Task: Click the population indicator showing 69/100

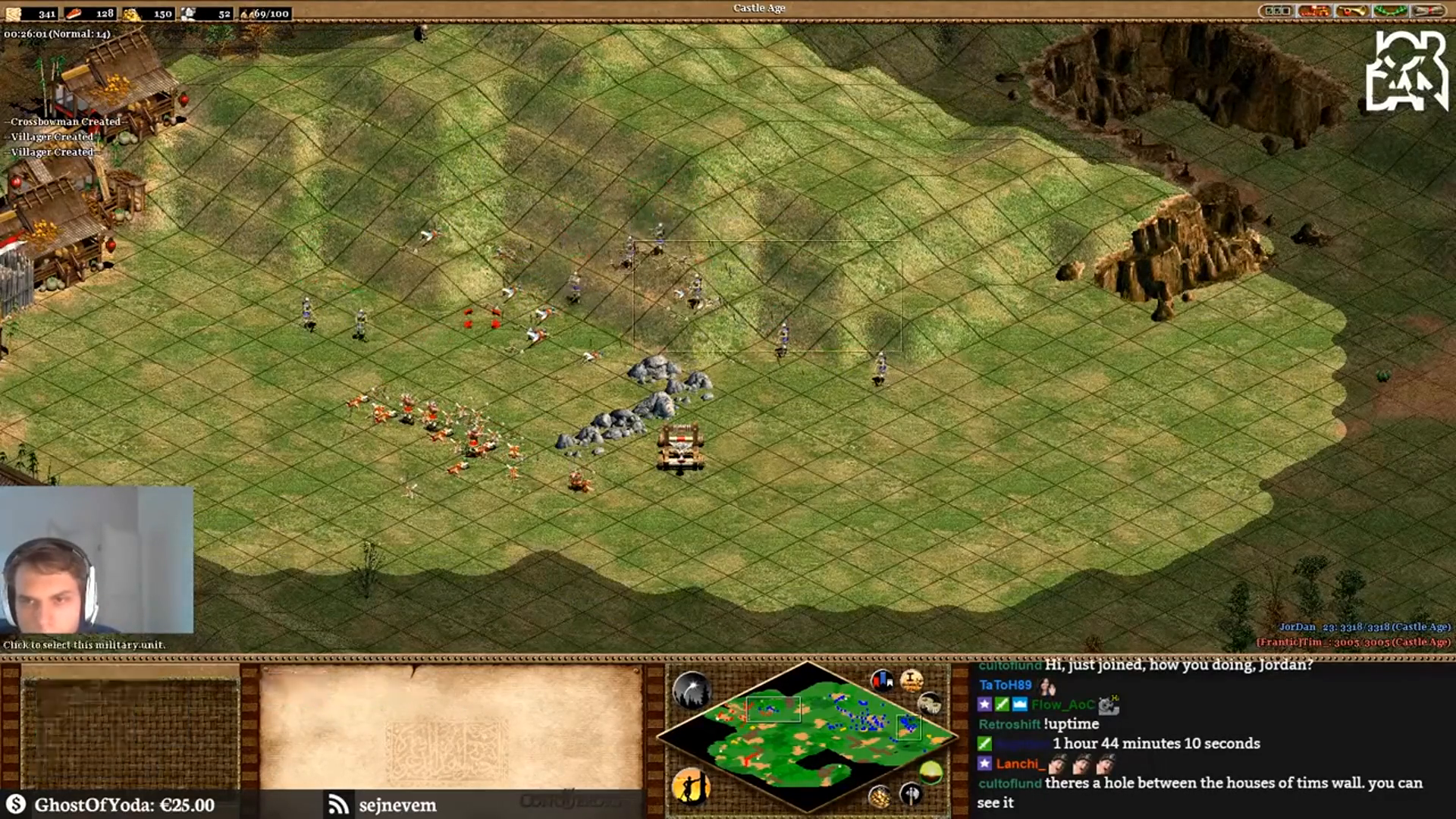Action: [265, 13]
